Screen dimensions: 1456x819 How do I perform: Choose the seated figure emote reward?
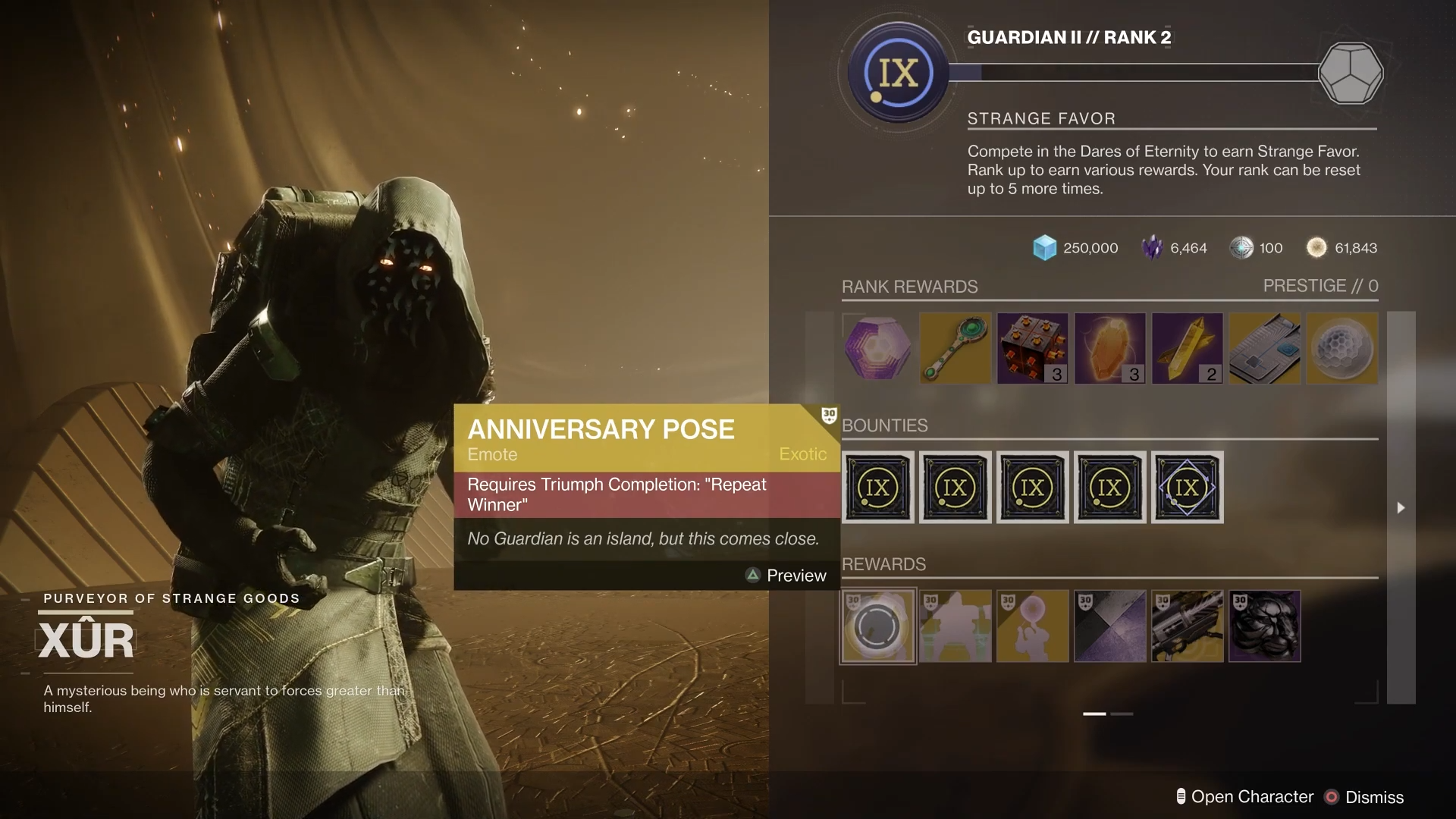point(955,626)
